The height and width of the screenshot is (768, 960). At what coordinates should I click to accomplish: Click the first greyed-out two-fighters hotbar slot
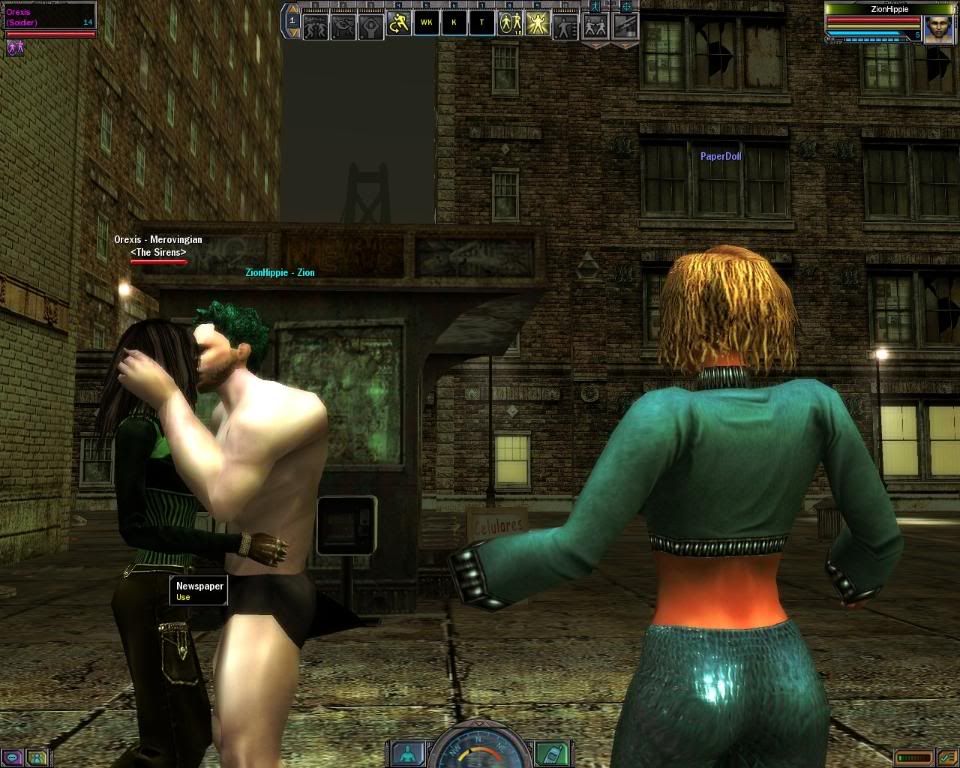coord(315,24)
